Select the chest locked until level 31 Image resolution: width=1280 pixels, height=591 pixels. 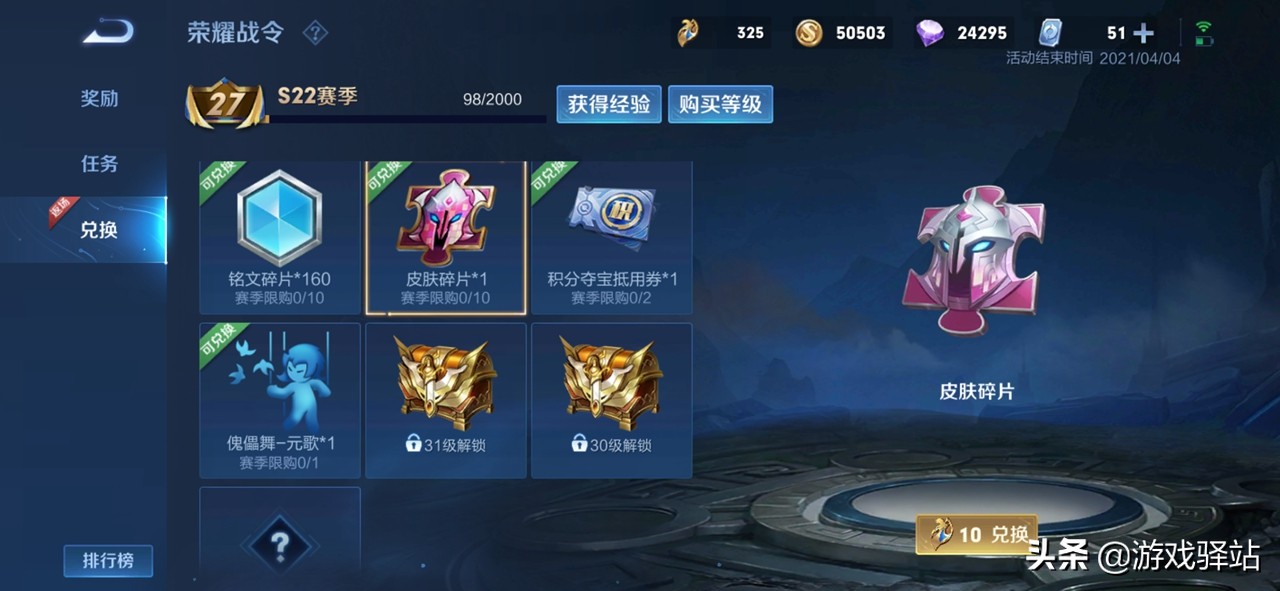(x=446, y=400)
